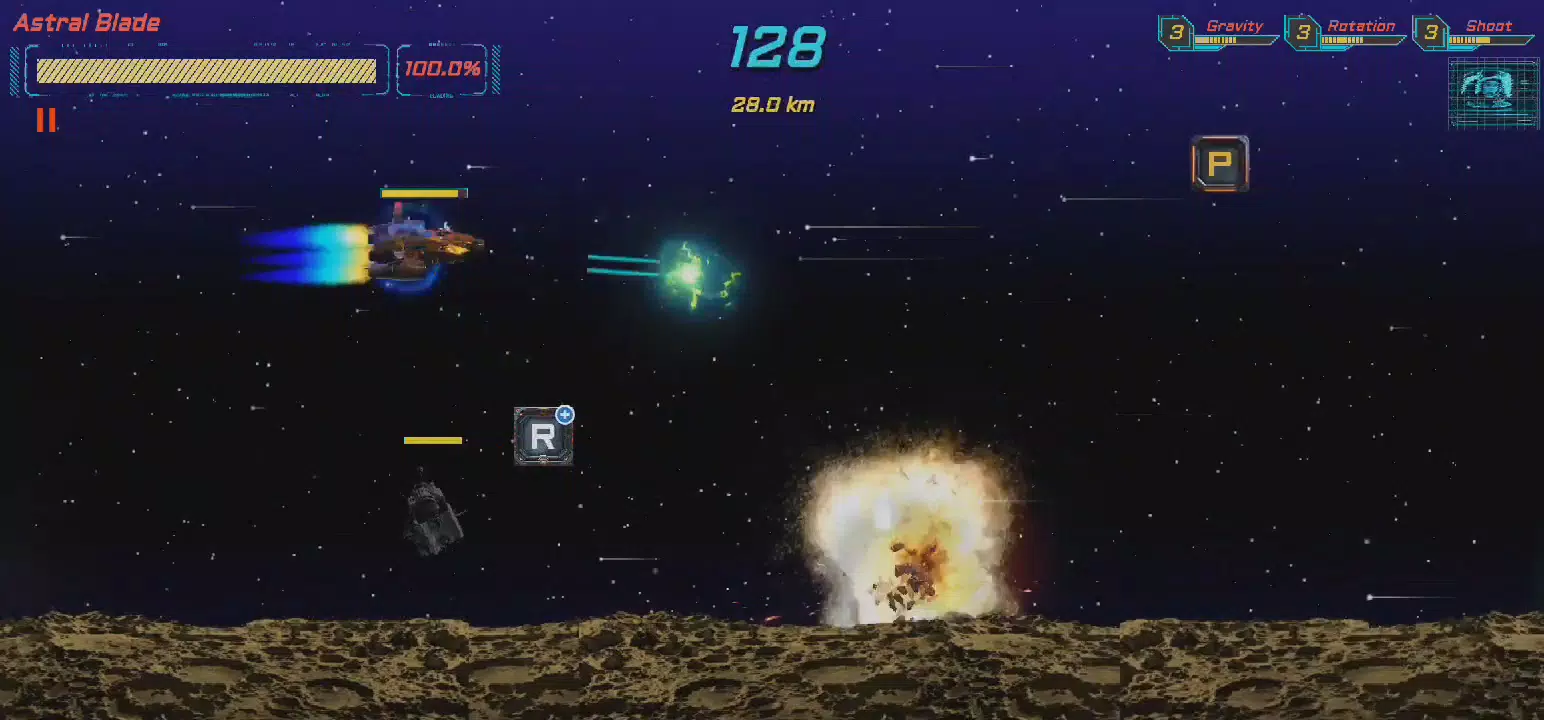Expand the 100.0% shield readout panel
The width and height of the screenshot is (1544, 720).
point(443,70)
